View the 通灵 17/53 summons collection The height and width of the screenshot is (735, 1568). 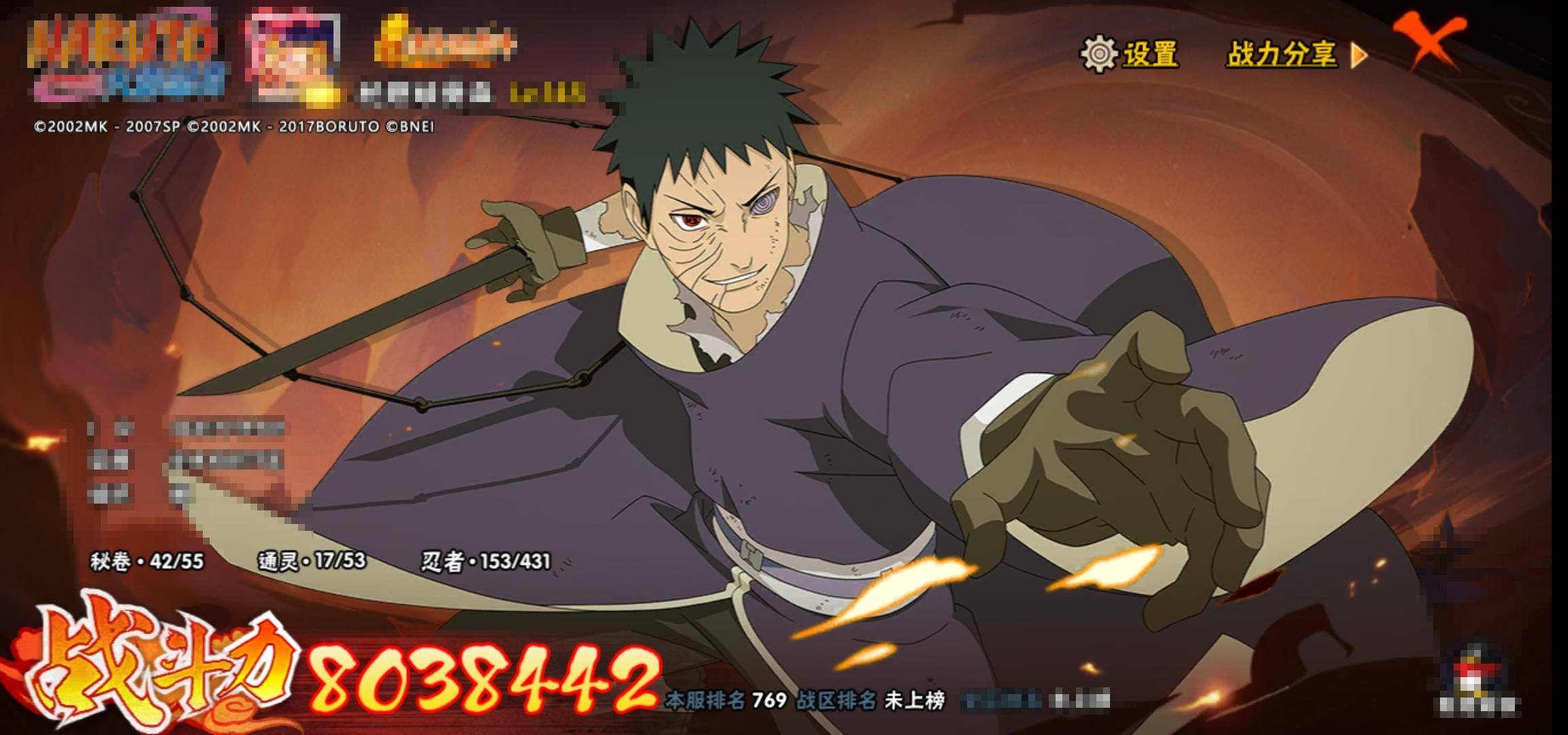coord(312,561)
